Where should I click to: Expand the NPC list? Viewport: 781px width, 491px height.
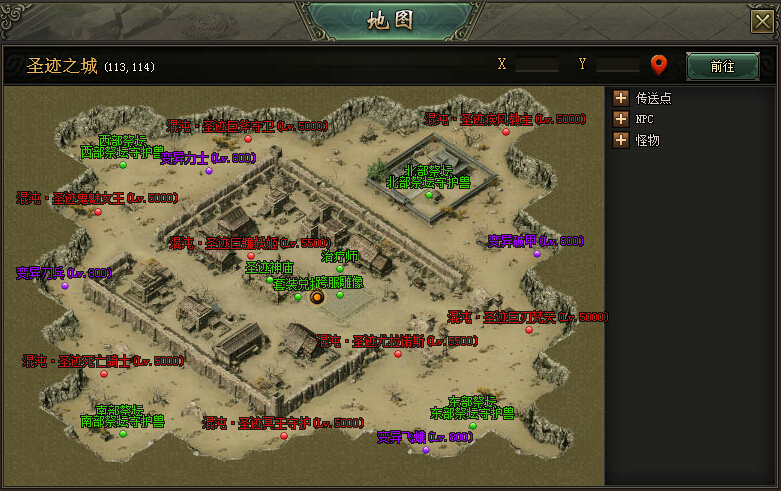(621, 119)
